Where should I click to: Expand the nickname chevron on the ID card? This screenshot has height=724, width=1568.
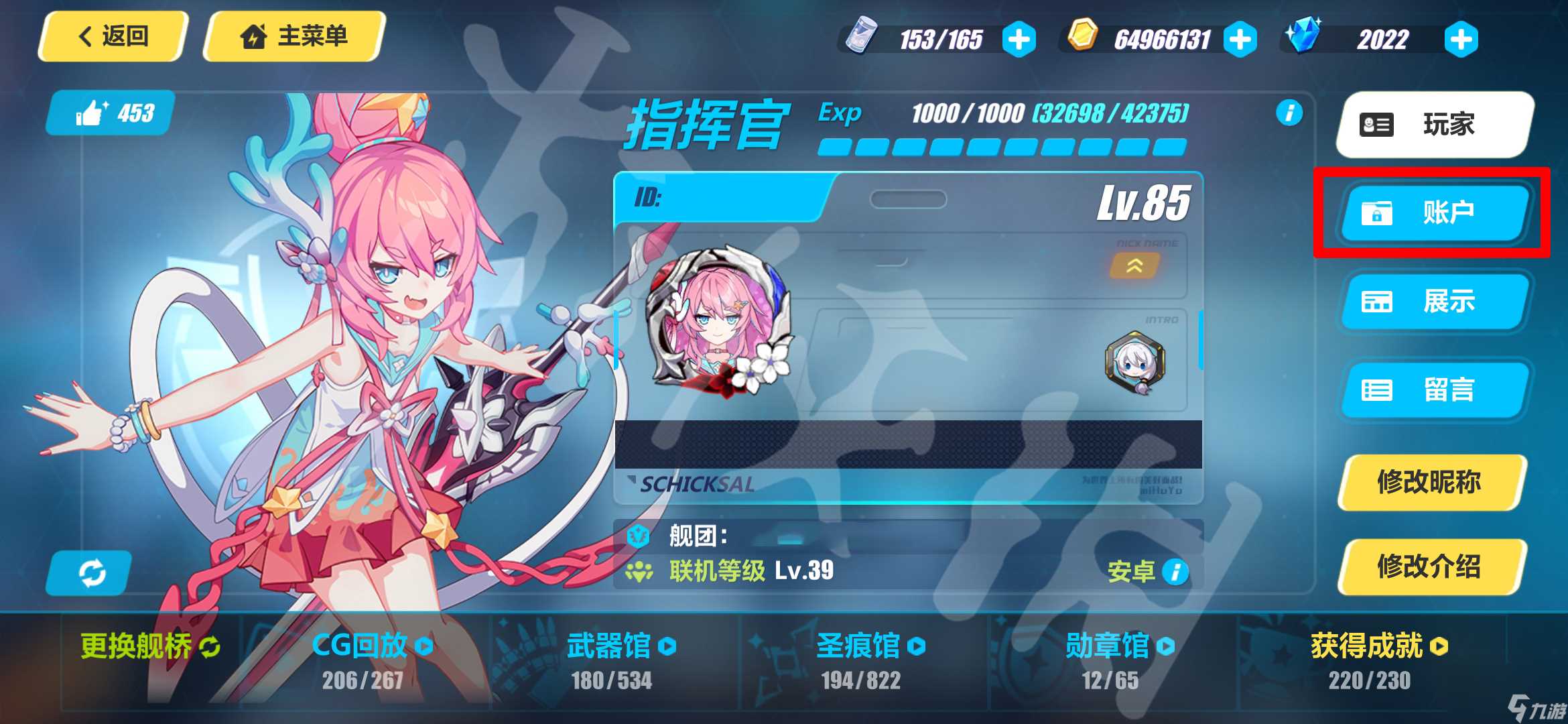tap(1135, 265)
